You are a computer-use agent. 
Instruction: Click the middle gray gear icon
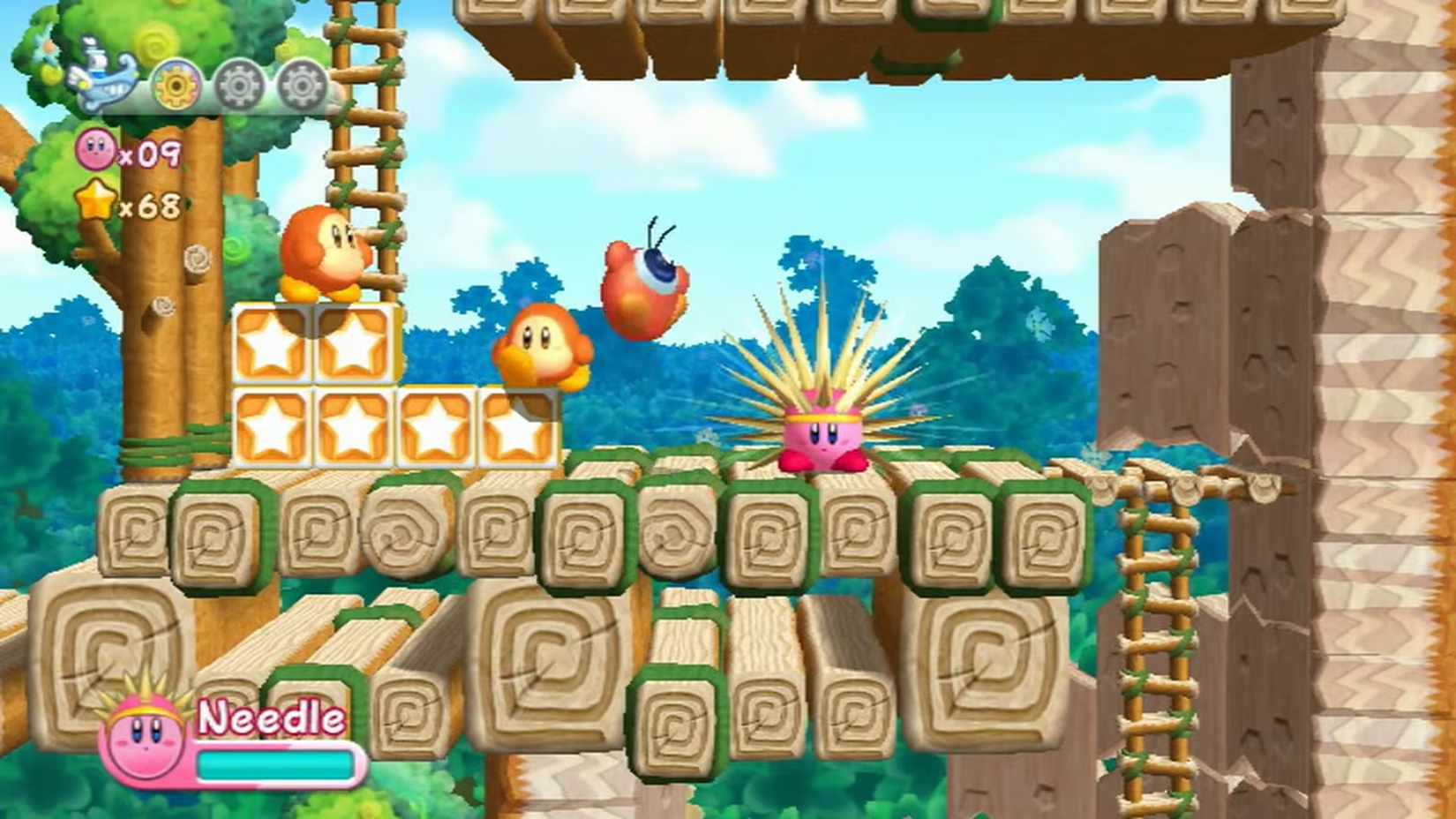(237, 86)
